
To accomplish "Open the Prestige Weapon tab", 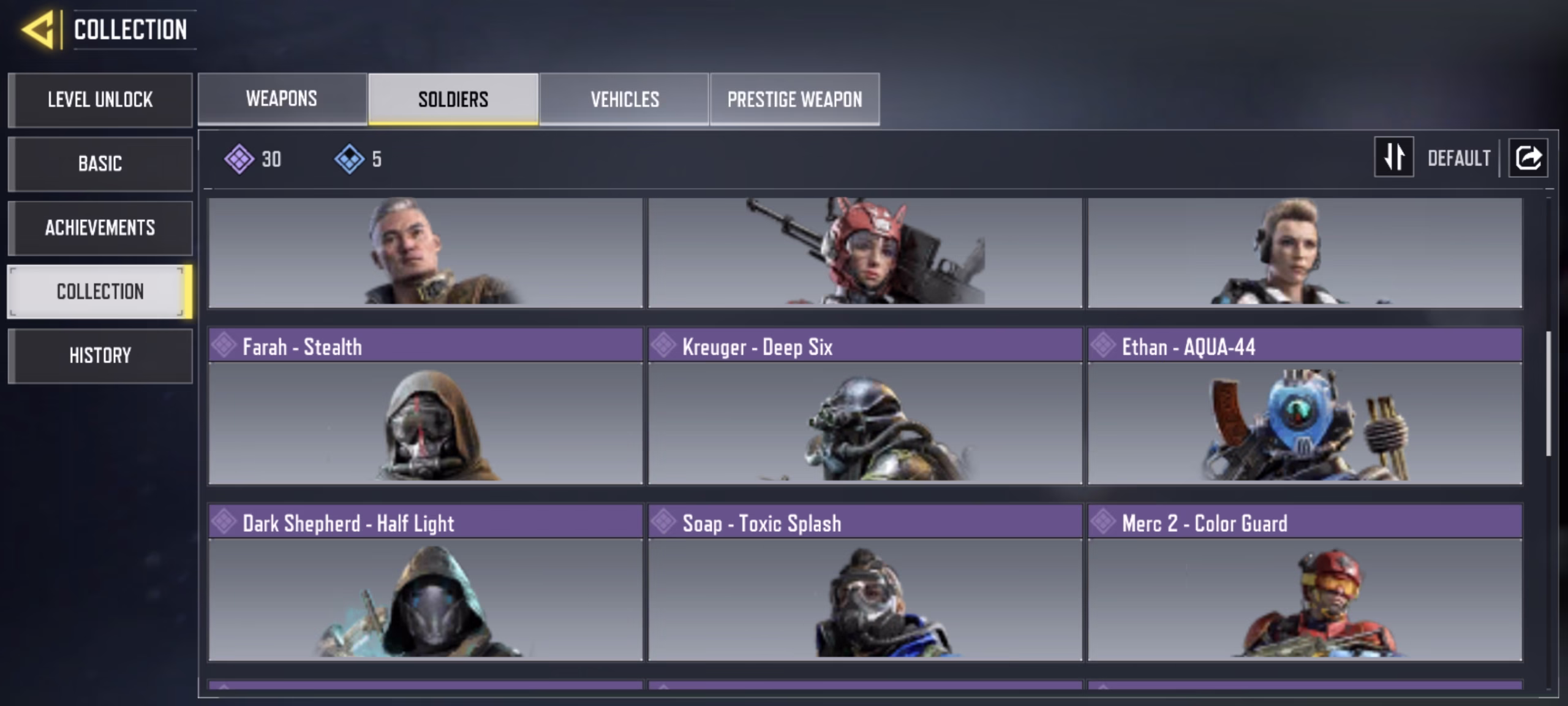I will [794, 99].
